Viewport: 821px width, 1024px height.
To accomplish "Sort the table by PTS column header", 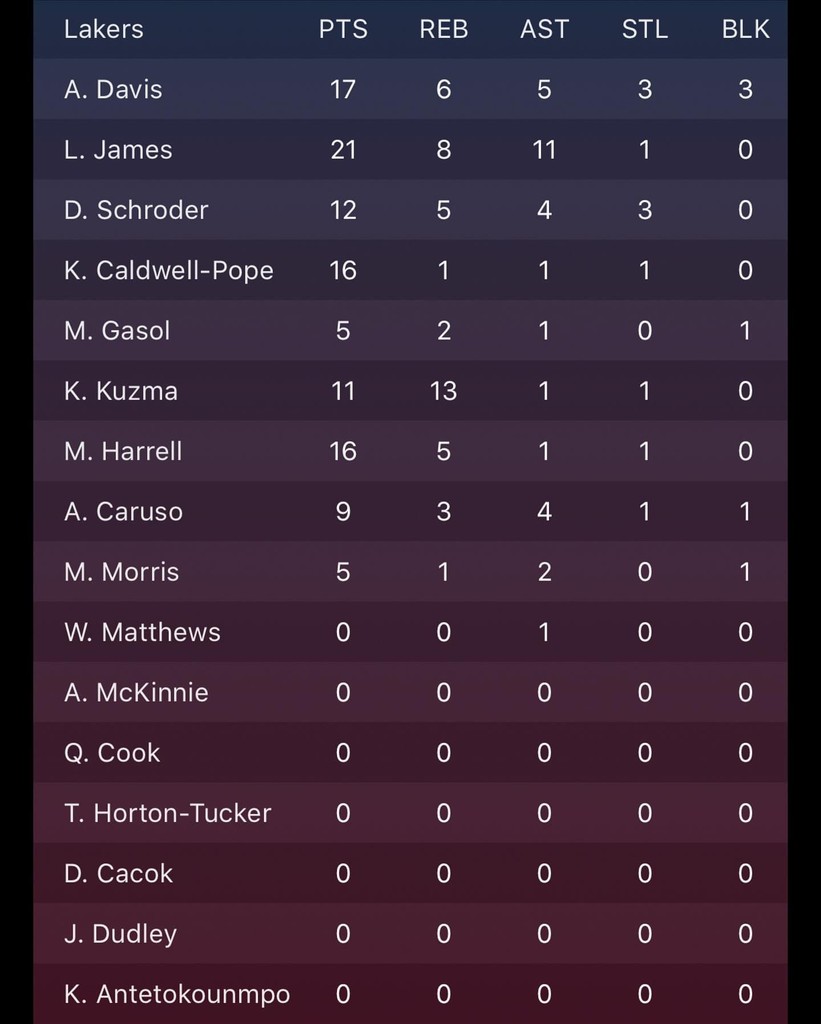I will pyautogui.click(x=343, y=30).
